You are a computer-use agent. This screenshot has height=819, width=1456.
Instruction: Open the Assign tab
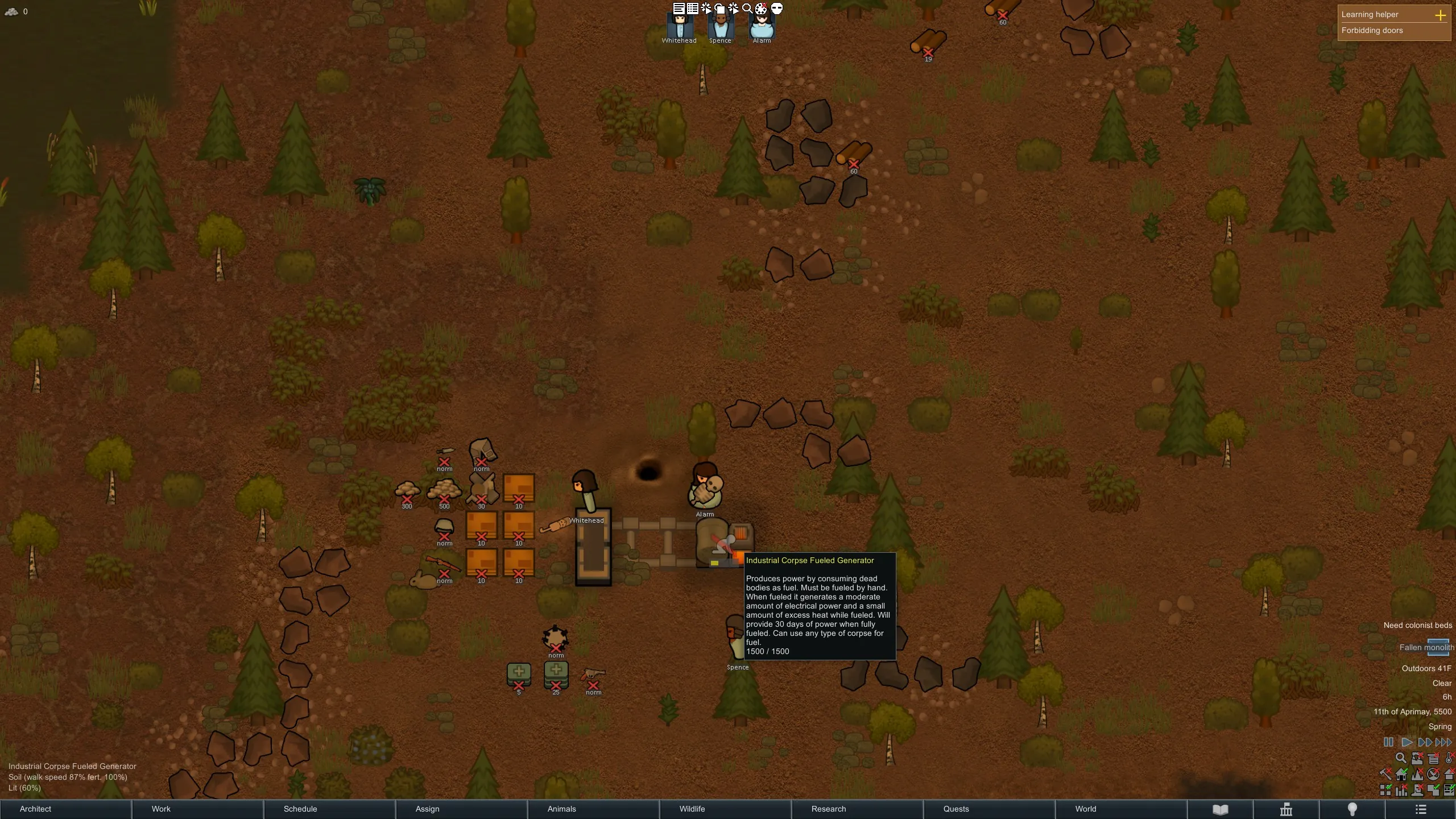[x=461, y=809]
